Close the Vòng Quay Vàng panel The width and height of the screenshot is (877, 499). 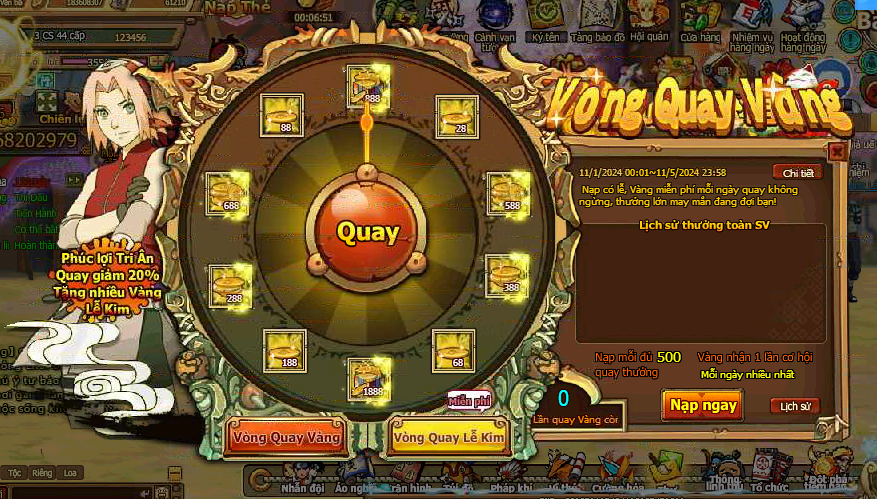point(837,152)
